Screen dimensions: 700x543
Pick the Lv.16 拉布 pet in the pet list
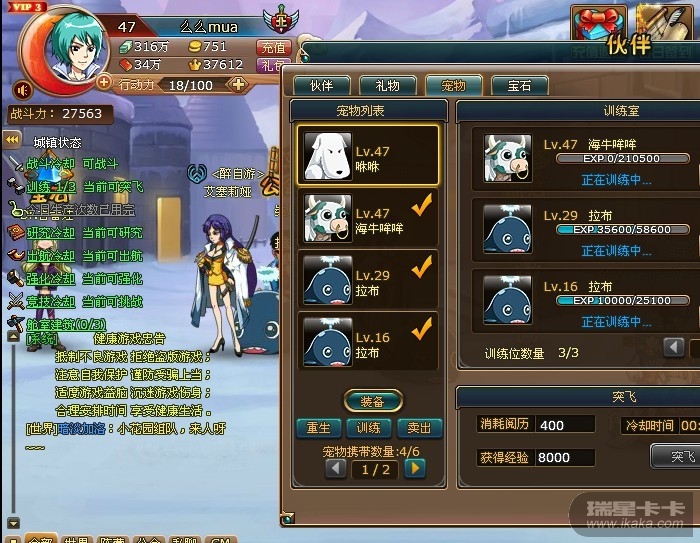click(x=367, y=341)
